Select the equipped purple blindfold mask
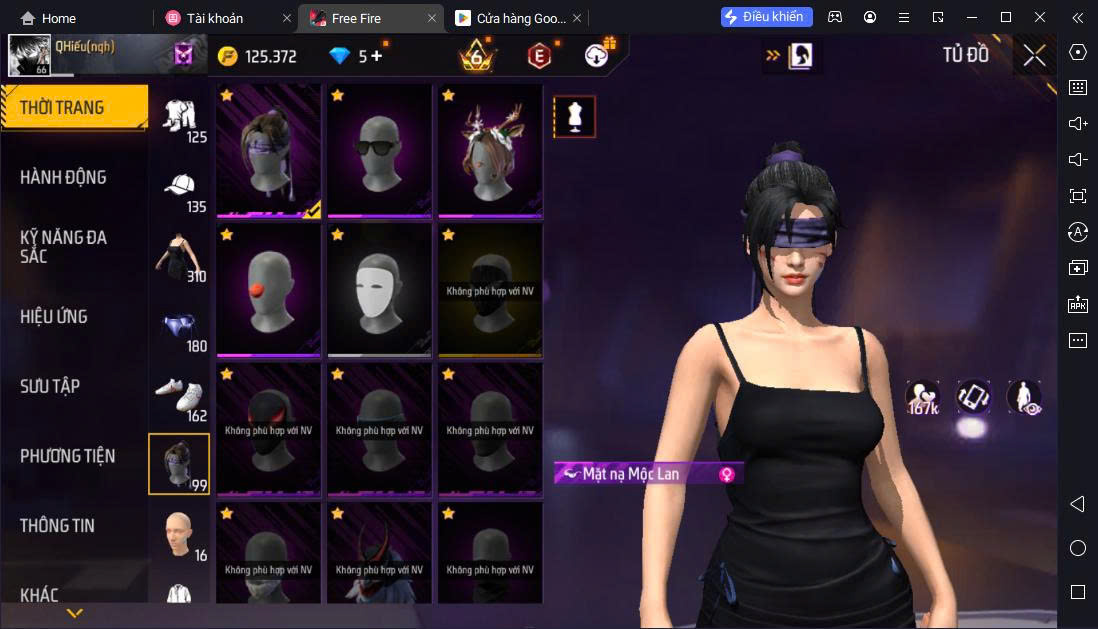 point(268,150)
